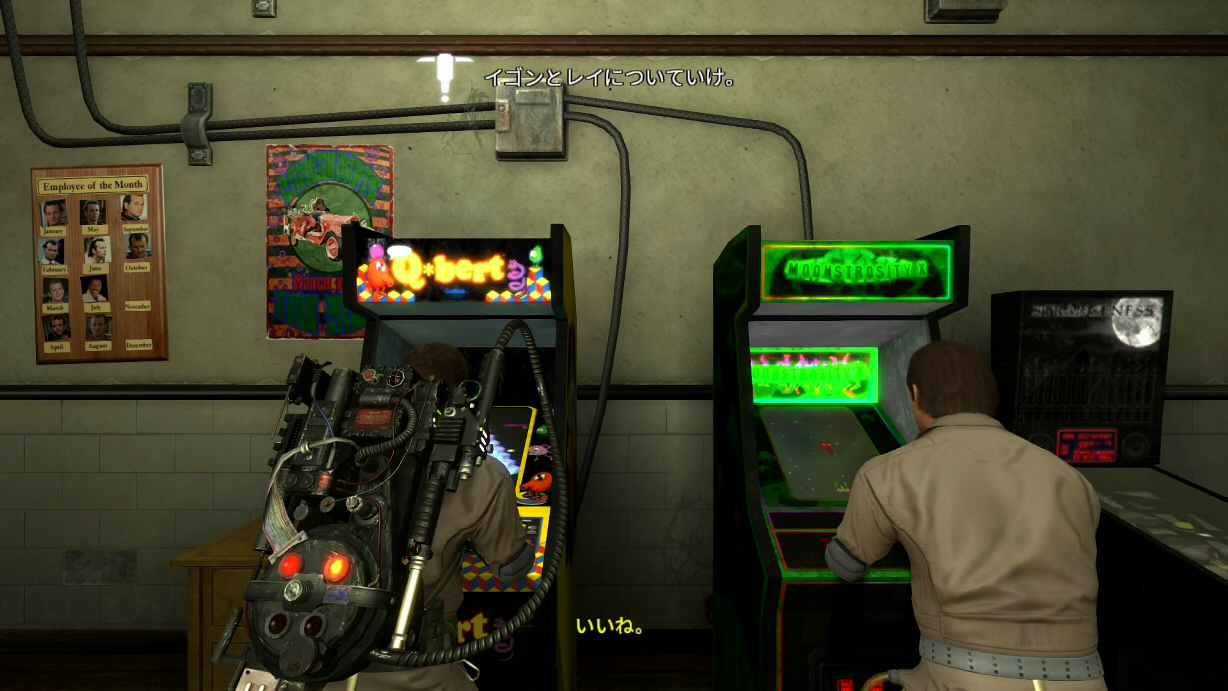The height and width of the screenshot is (691, 1228).
Task: Click the objective marker icon beside the mission text
Action: 445,75
